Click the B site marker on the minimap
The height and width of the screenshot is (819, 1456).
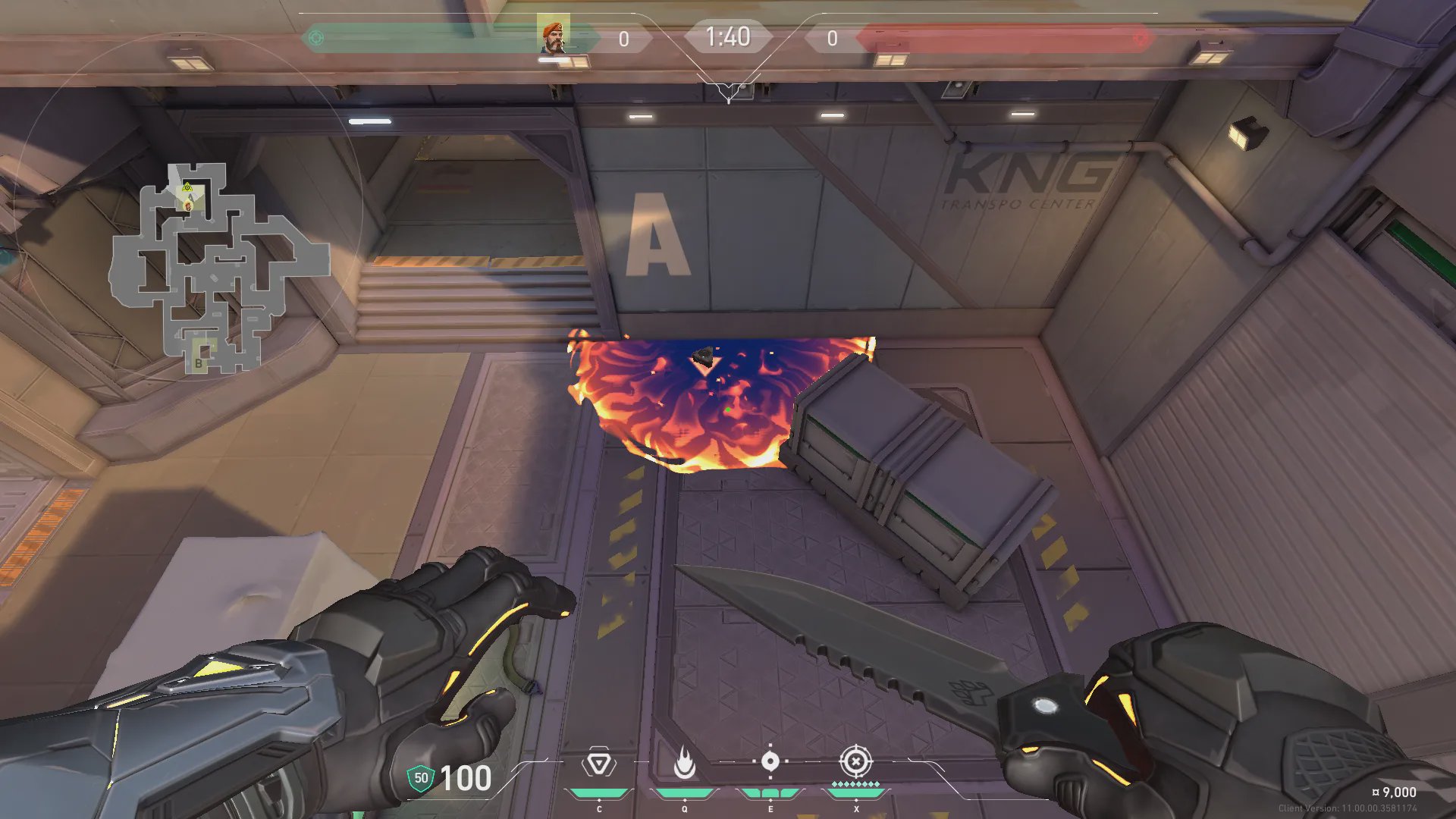(x=199, y=363)
